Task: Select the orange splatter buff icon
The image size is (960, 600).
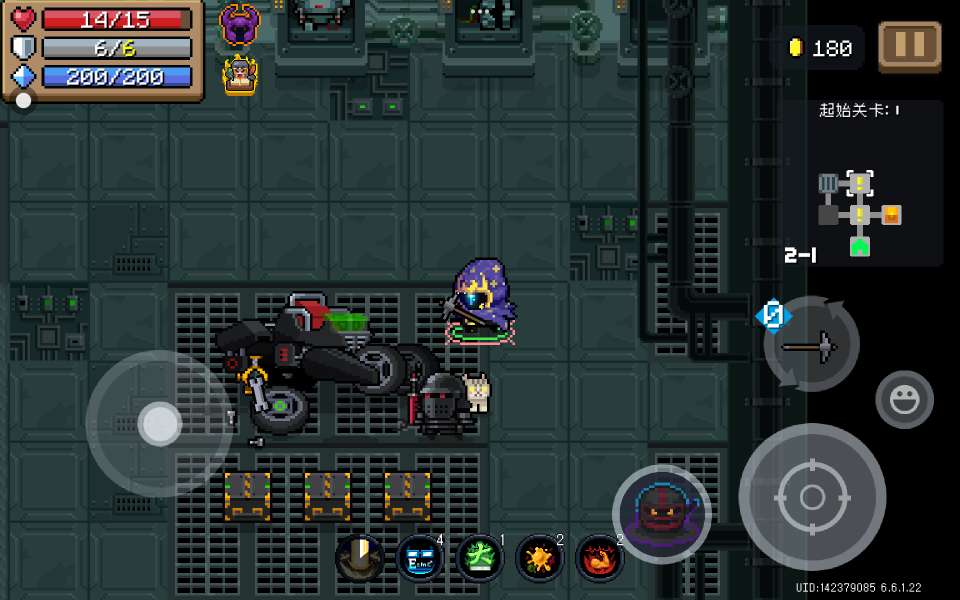Action: pos(540,557)
